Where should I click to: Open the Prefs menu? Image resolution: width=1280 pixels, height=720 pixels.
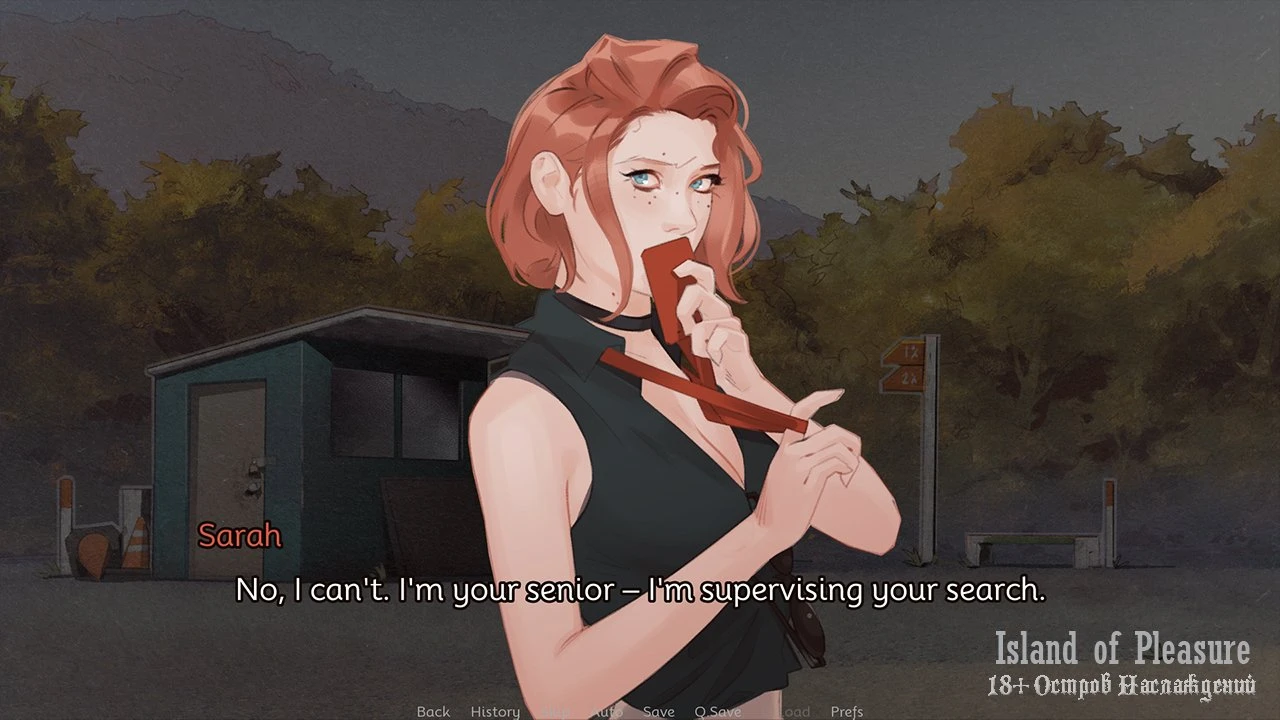847,711
